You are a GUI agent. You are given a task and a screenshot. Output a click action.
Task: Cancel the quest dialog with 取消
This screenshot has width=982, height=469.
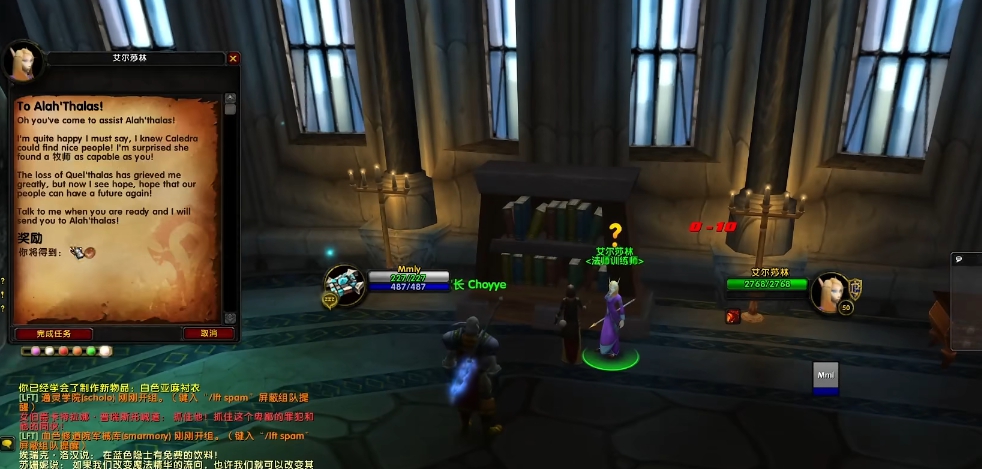click(x=209, y=334)
